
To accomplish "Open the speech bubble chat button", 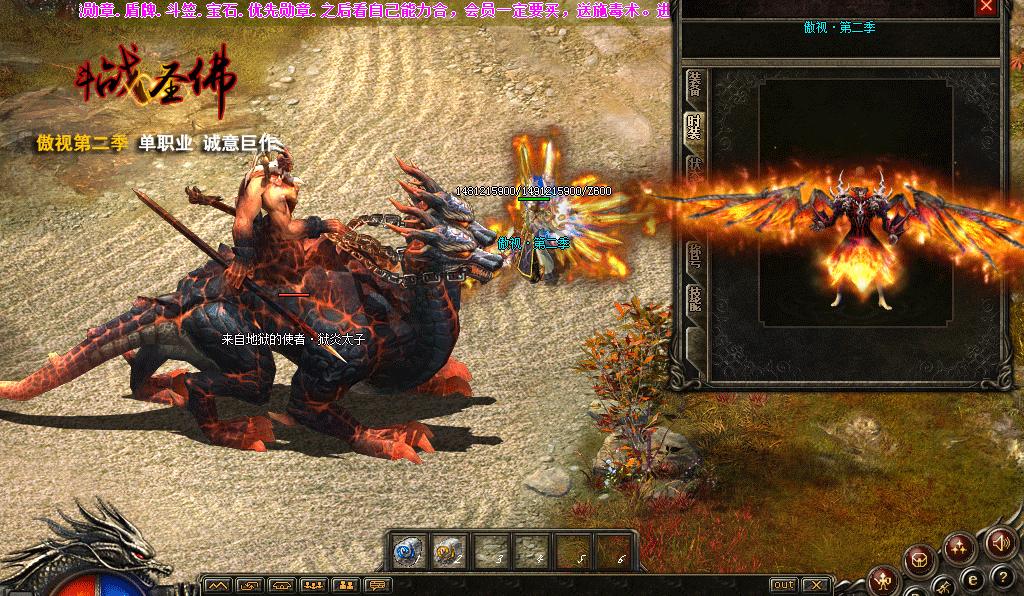I will coord(377,585).
